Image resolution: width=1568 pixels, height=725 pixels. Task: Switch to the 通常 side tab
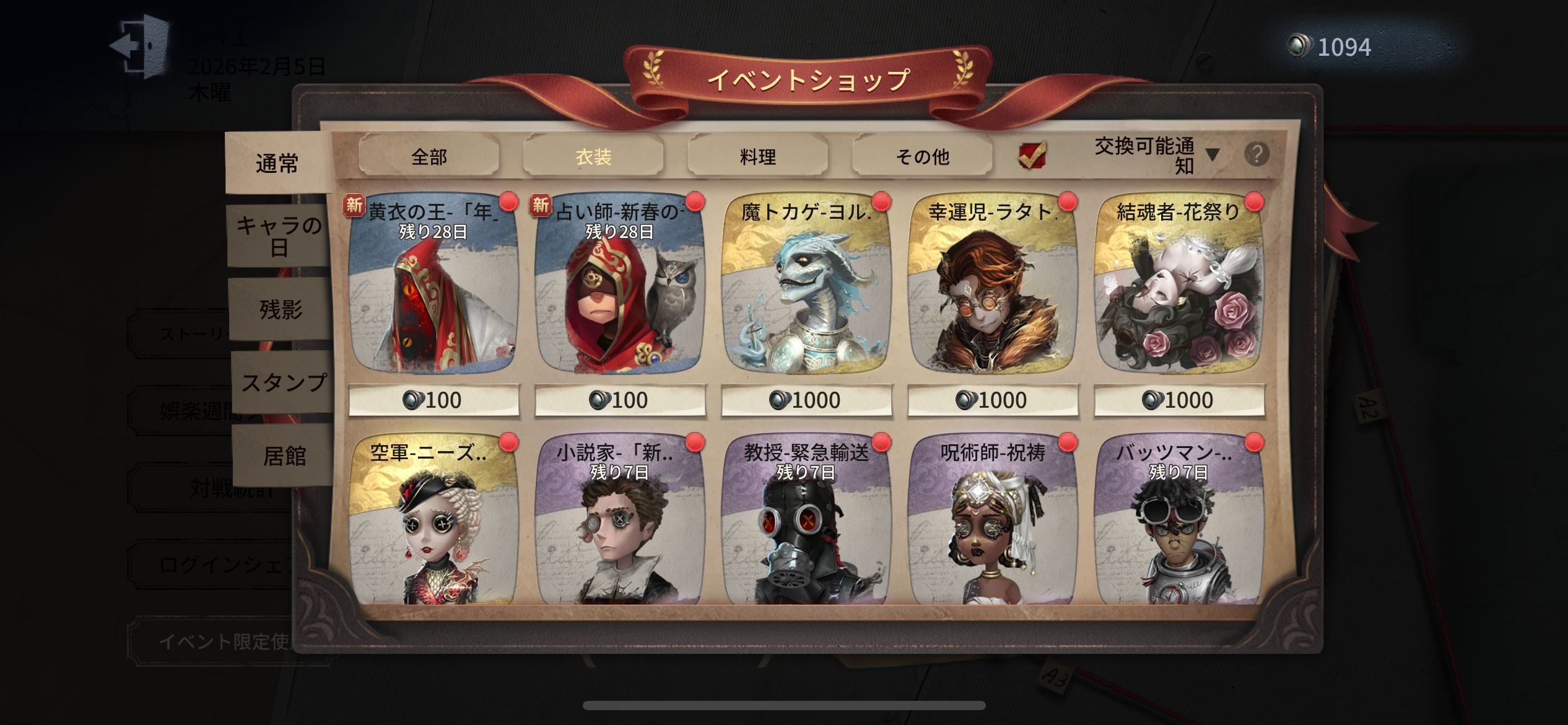[x=277, y=163]
